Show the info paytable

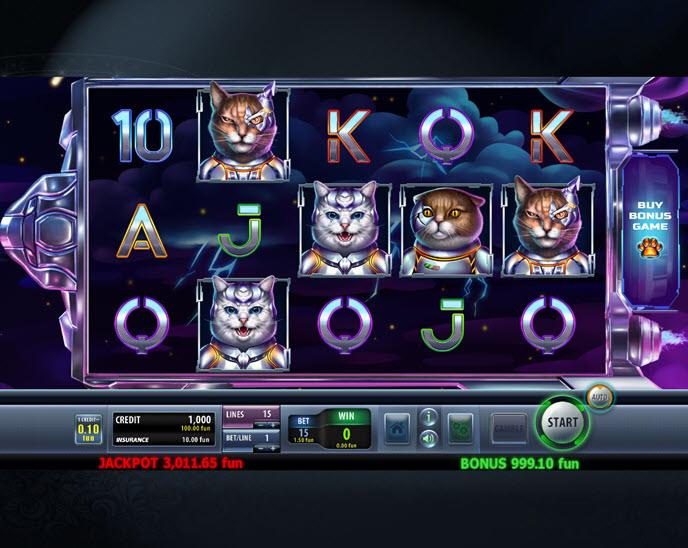pos(429,417)
